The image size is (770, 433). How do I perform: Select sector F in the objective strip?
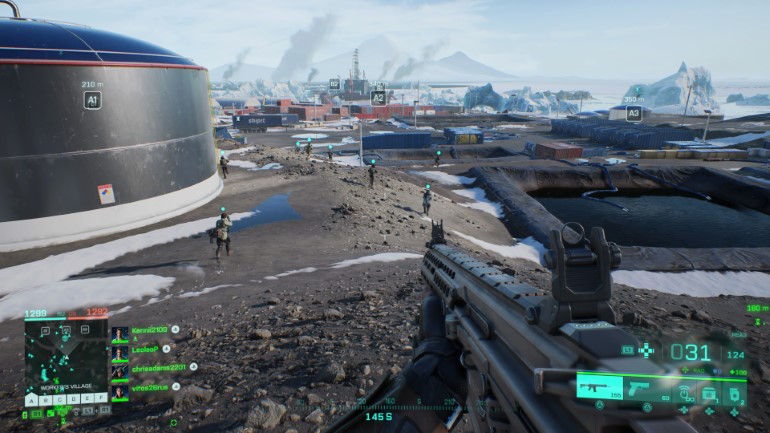click(98, 399)
